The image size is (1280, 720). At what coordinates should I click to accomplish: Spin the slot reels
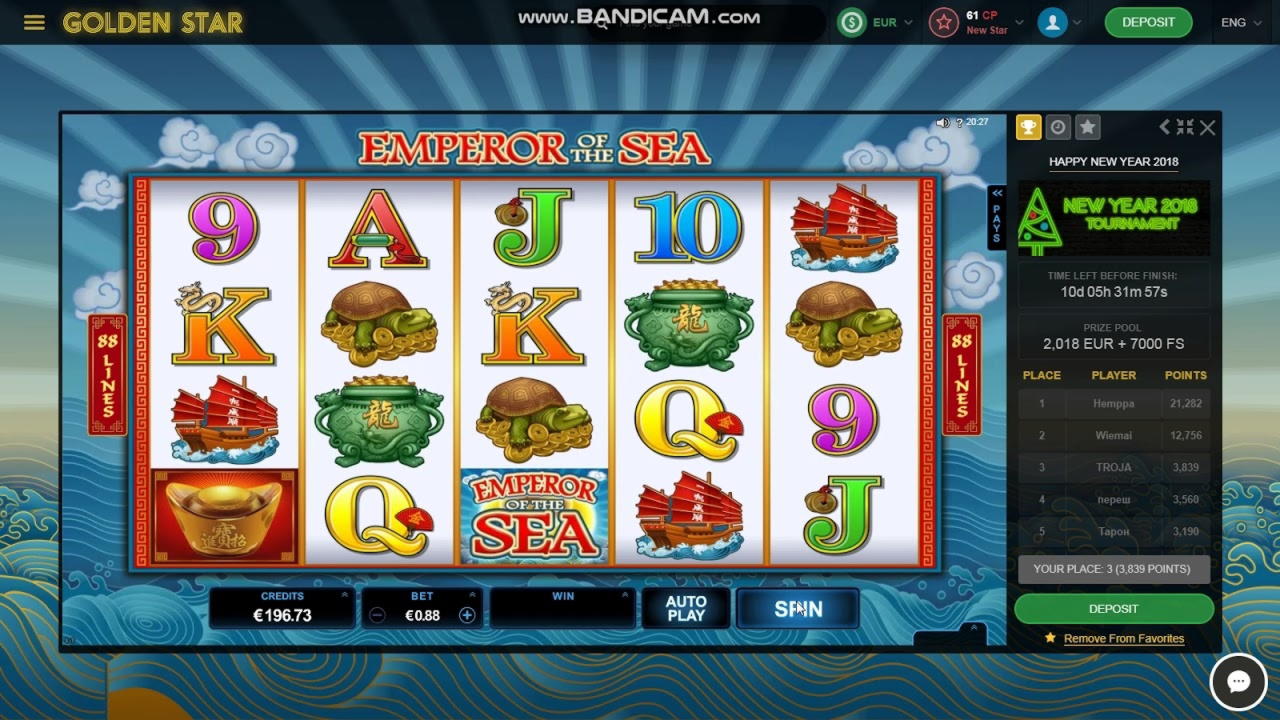797,609
